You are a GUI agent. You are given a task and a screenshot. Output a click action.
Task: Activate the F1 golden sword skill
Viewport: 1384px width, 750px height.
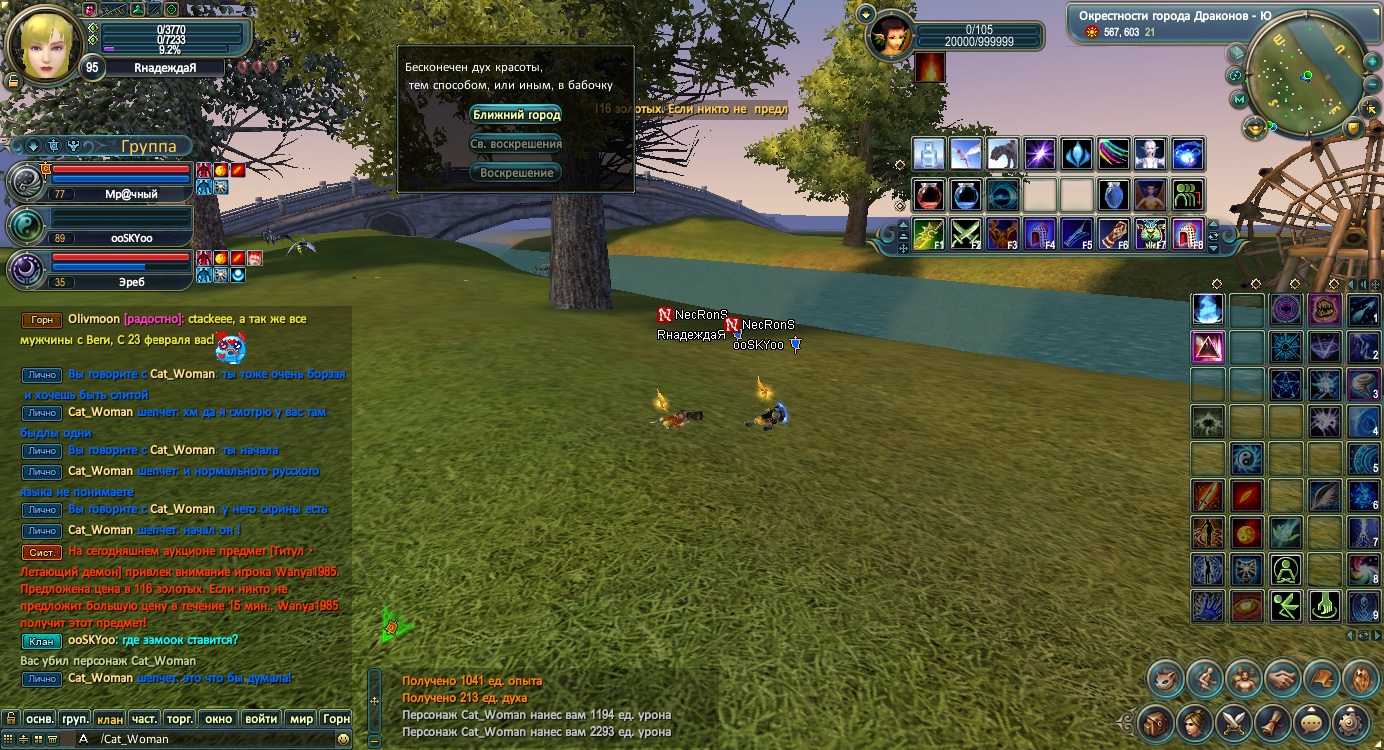pyautogui.click(x=929, y=234)
